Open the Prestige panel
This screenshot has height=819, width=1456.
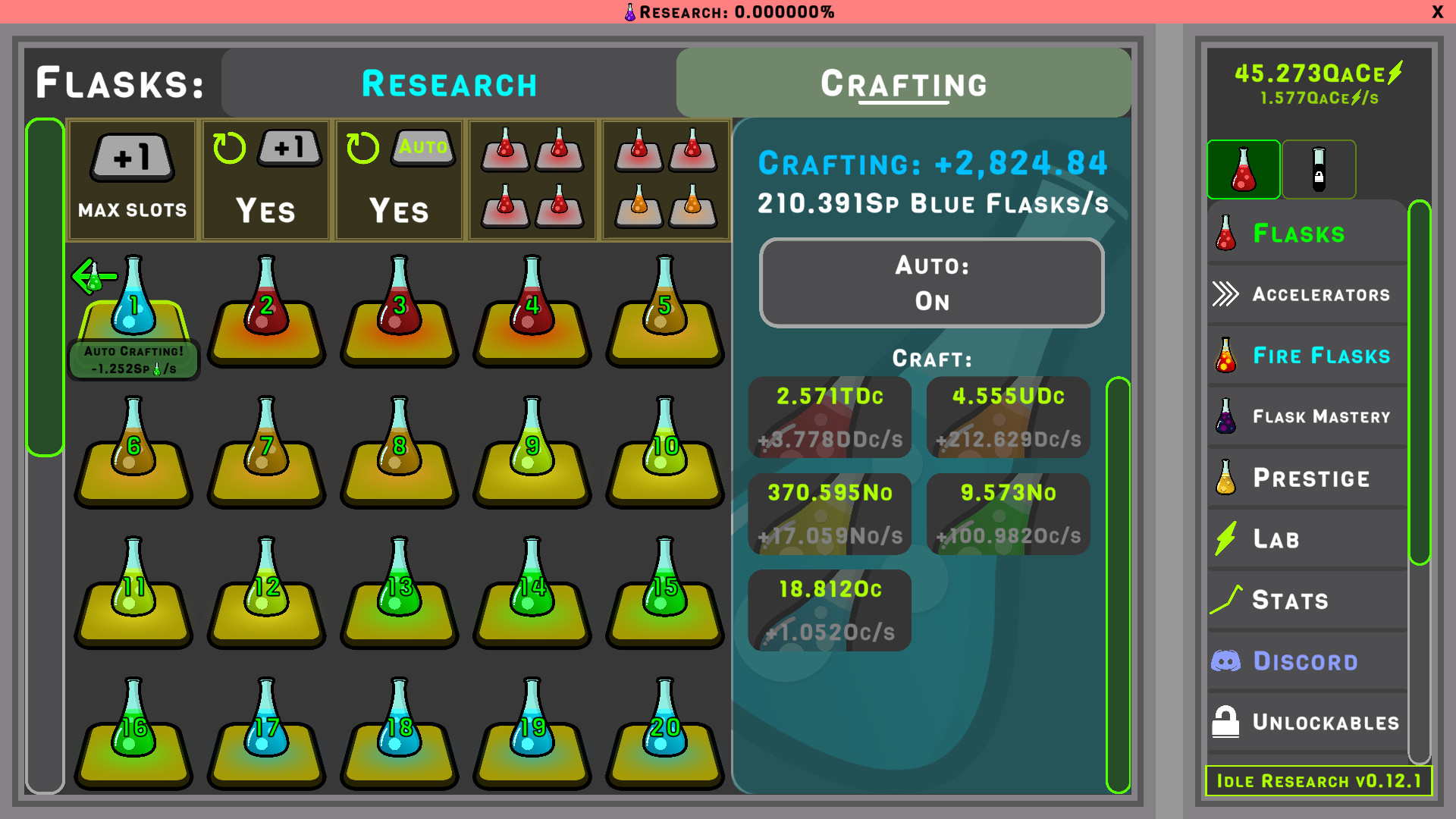pos(1304,478)
